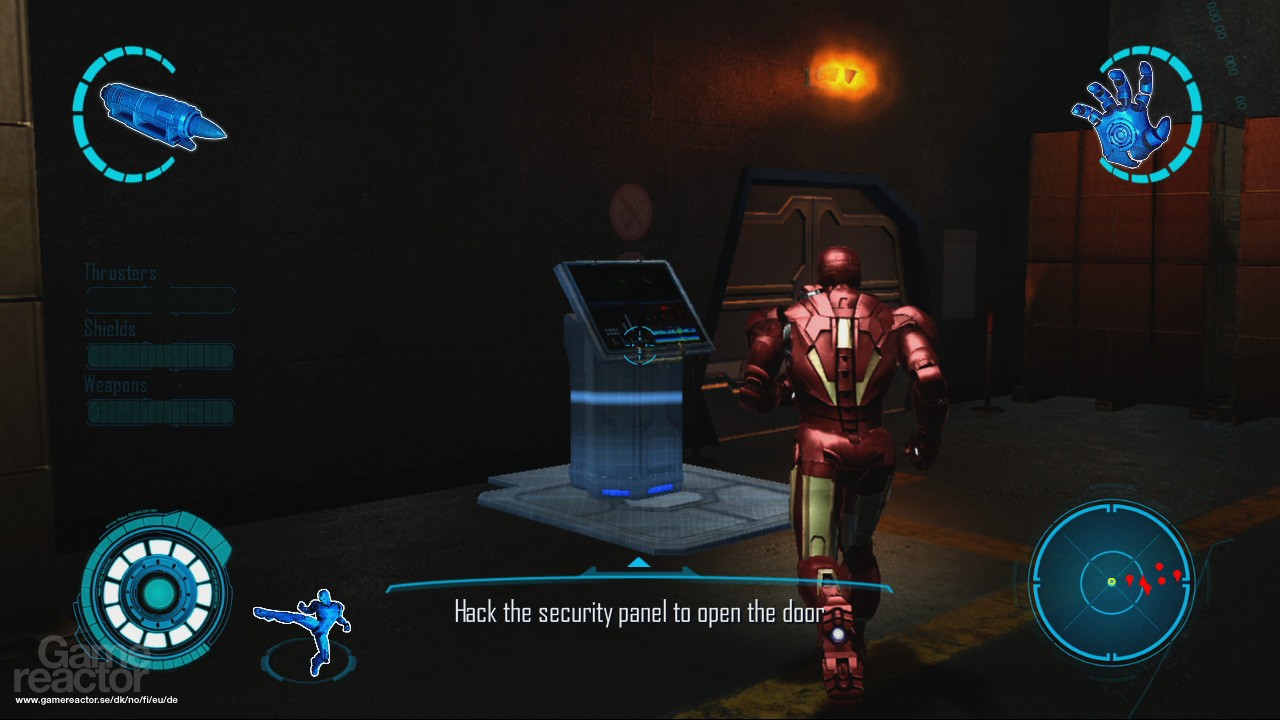Select the Shields stat label

pos(109,328)
